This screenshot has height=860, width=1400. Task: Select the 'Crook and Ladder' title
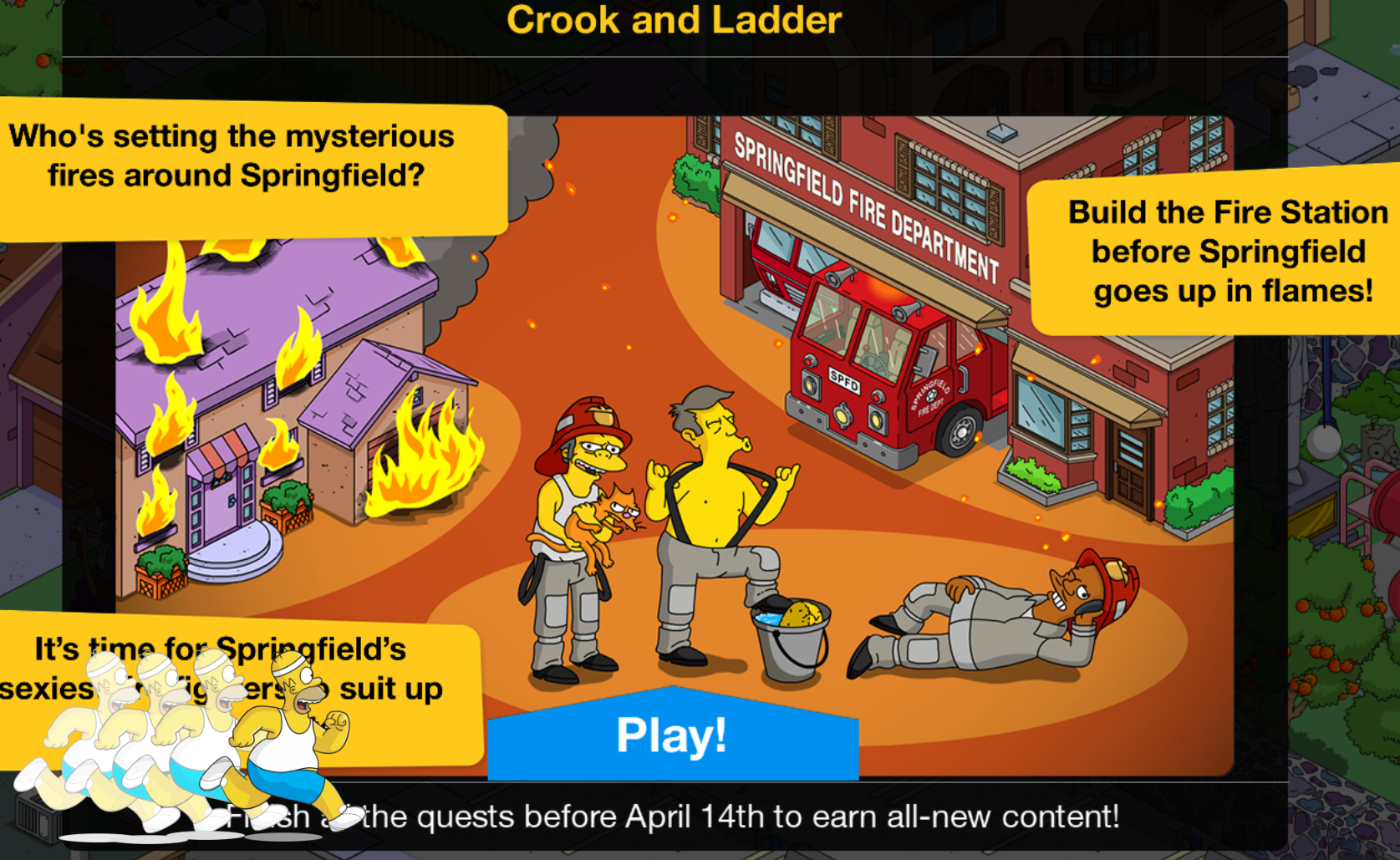(677, 21)
